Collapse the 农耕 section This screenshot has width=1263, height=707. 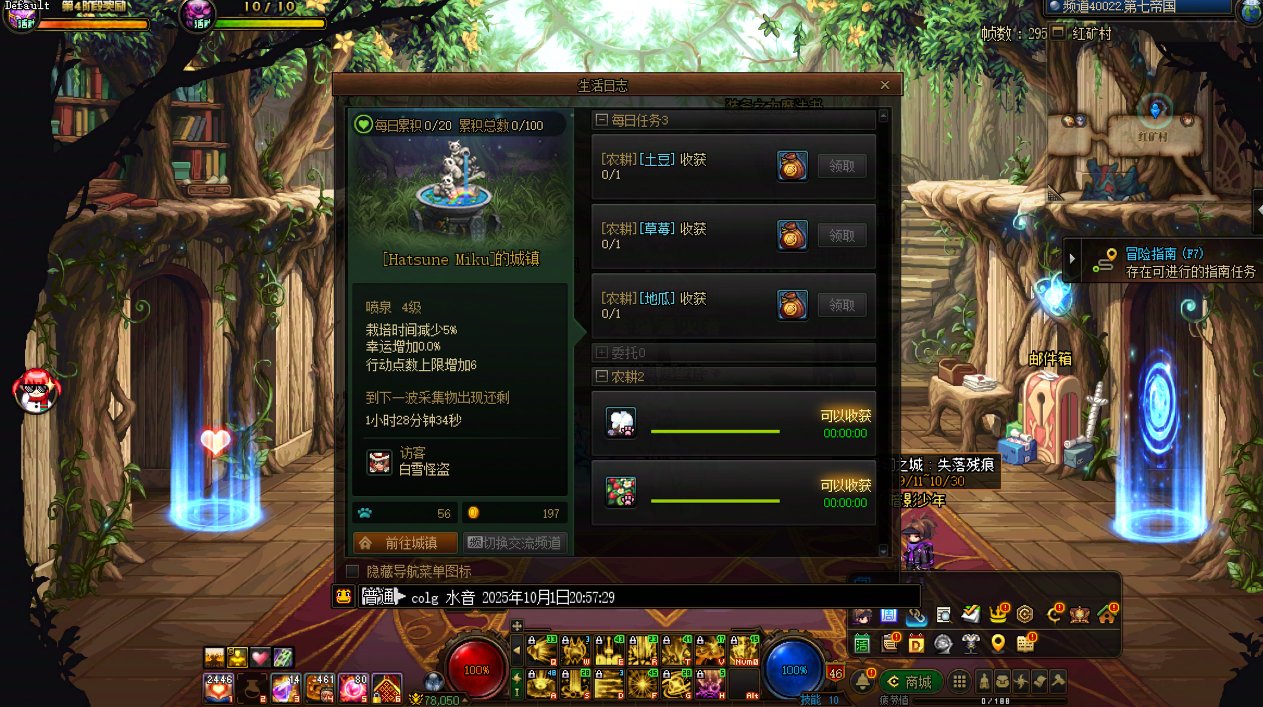602,376
